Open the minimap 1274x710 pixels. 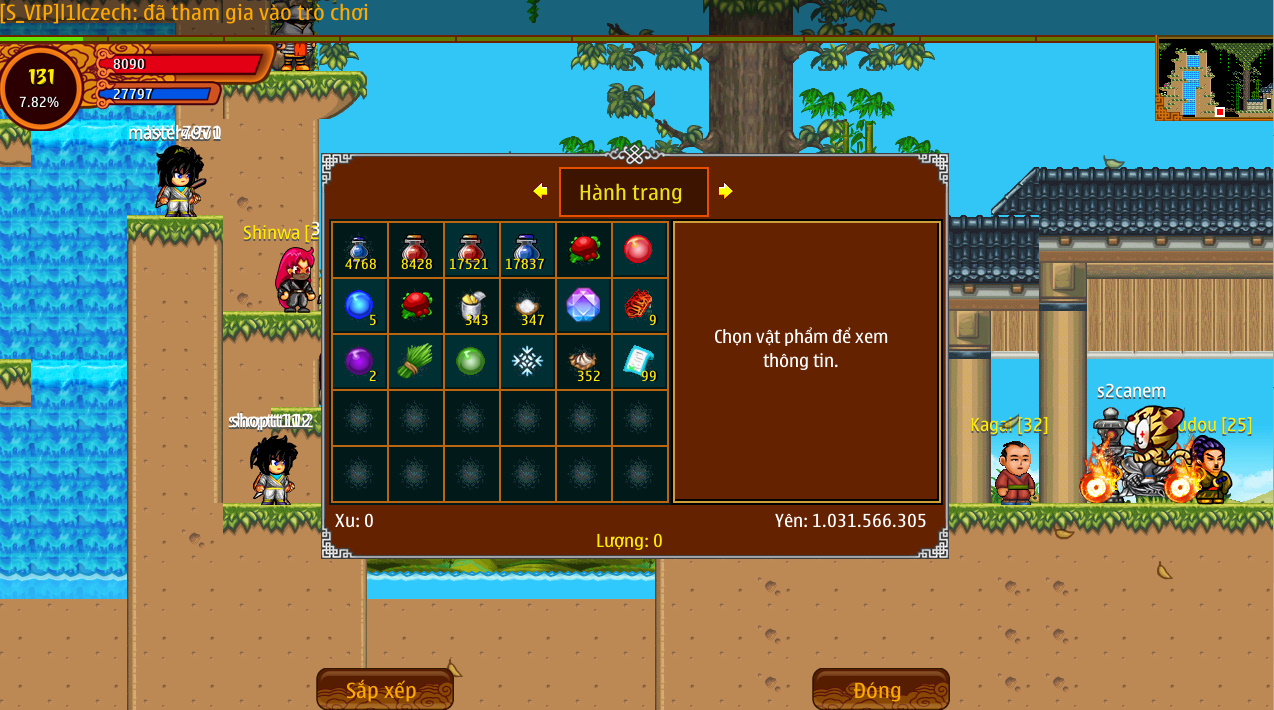pyautogui.click(x=1214, y=79)
